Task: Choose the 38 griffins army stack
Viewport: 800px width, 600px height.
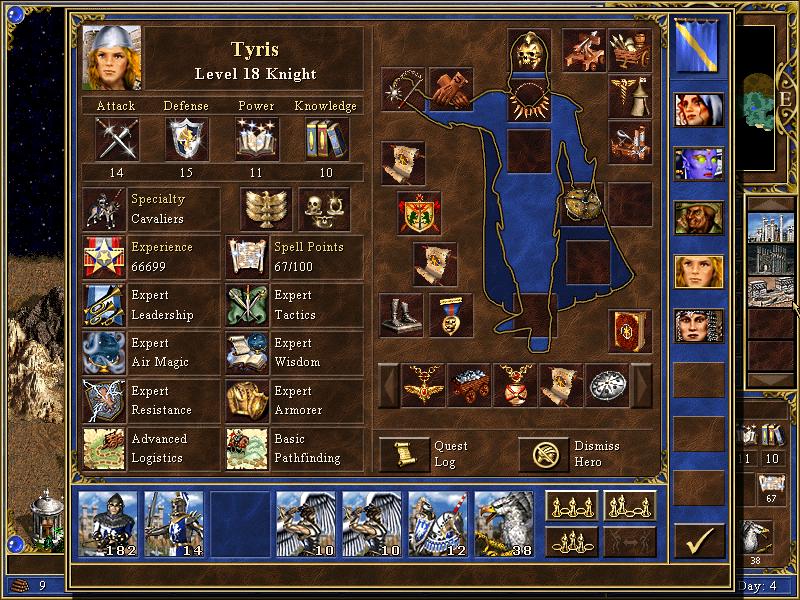Action: tap(504, 520)
